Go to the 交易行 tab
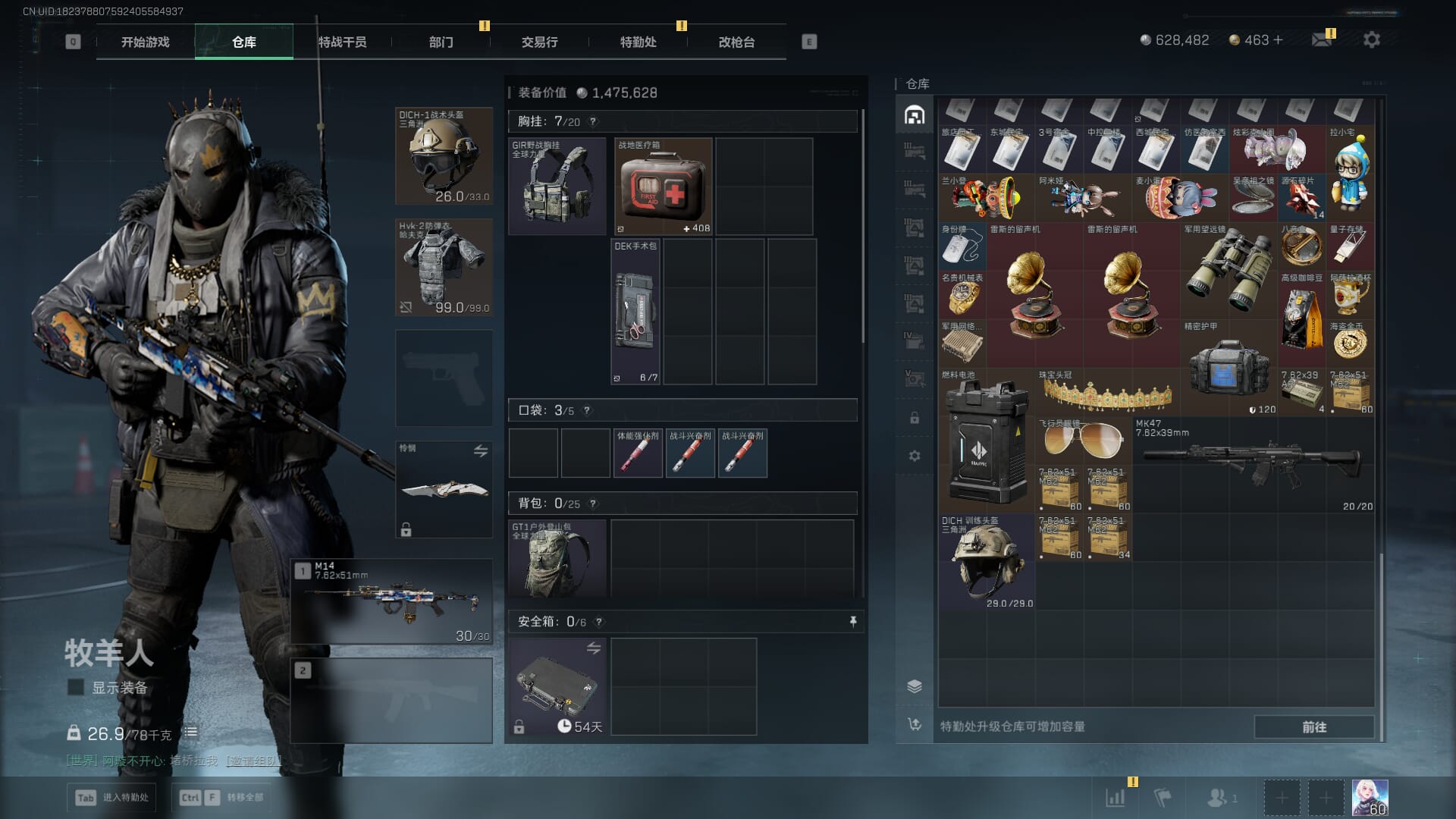This screenshot has height=819, width=1456. pos(539,42)
